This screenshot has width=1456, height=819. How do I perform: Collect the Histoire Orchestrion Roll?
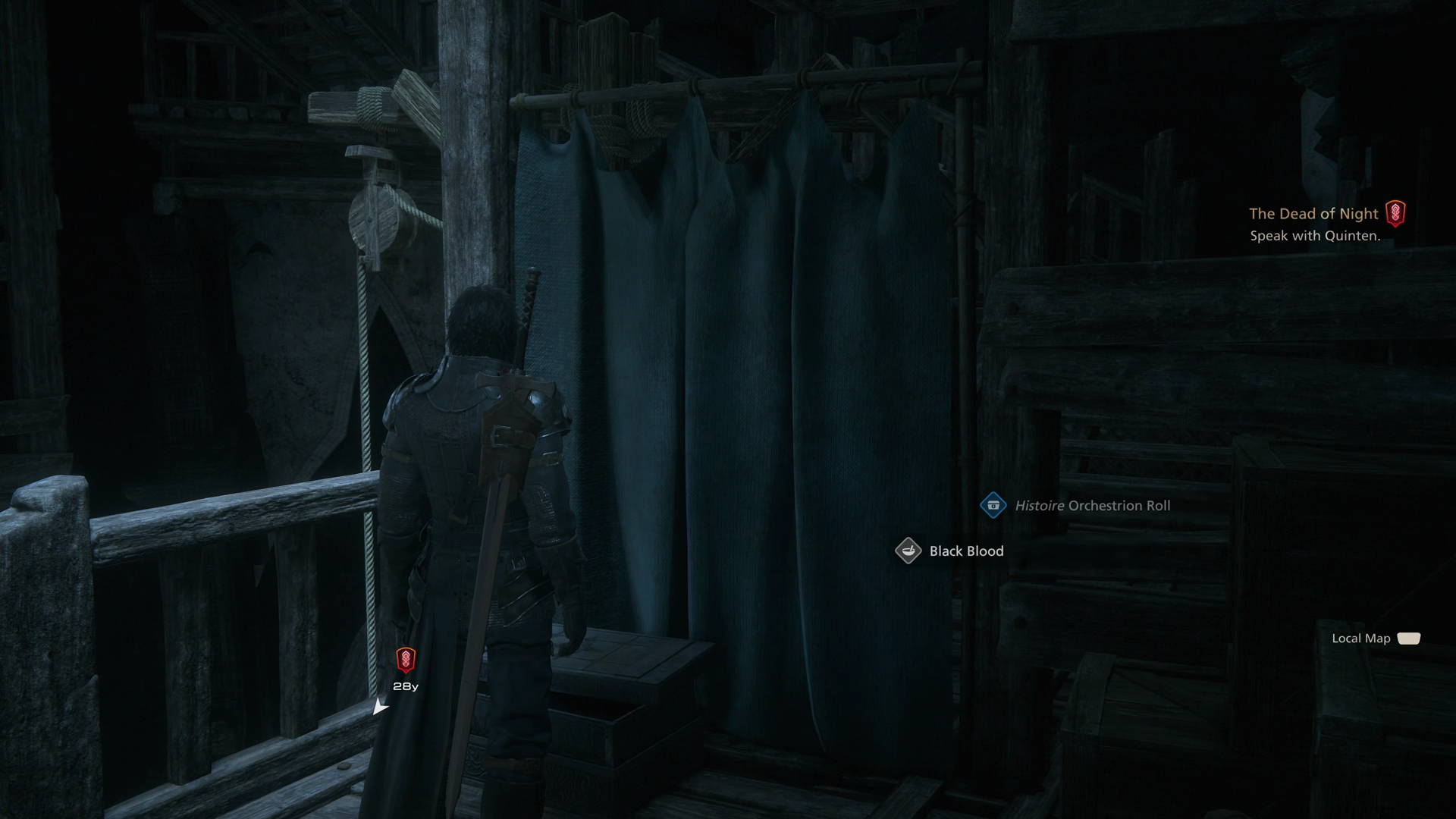(x=1077, y=506)
